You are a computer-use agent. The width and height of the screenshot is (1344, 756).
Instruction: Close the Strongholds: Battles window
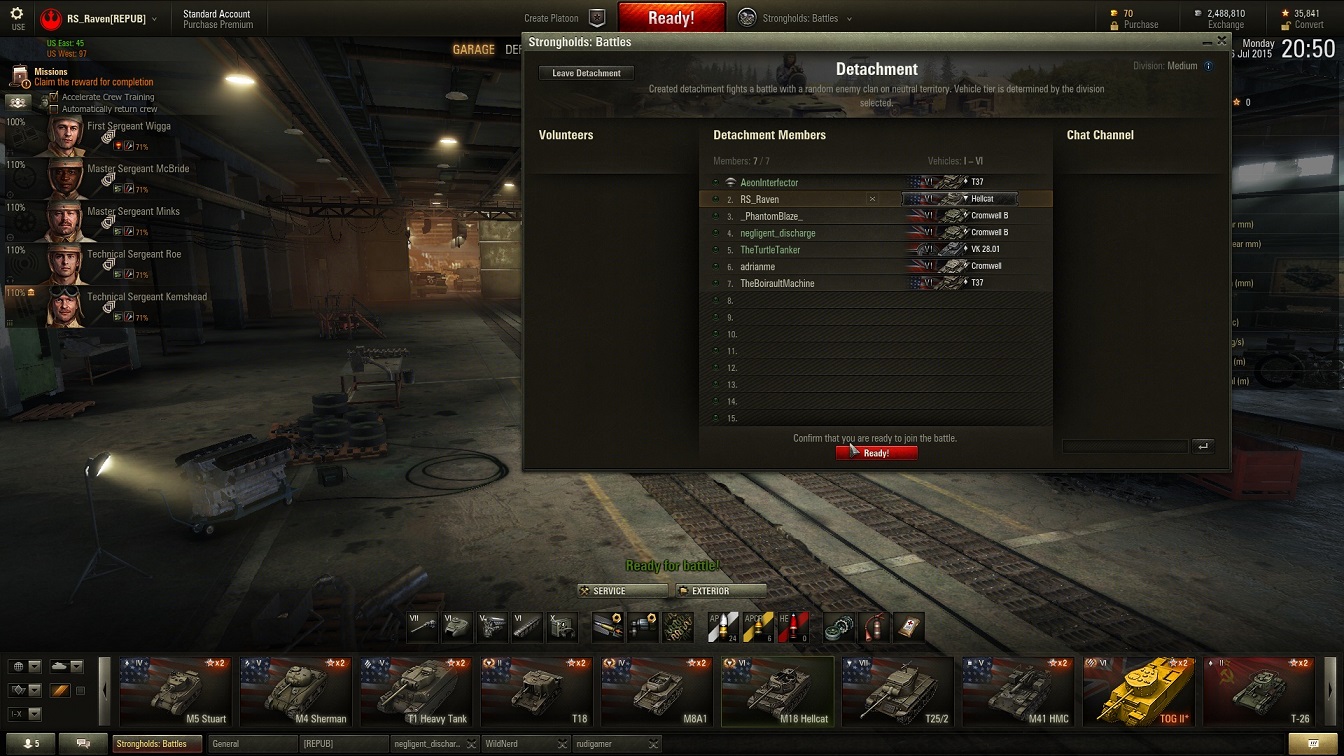point(1221,41)
